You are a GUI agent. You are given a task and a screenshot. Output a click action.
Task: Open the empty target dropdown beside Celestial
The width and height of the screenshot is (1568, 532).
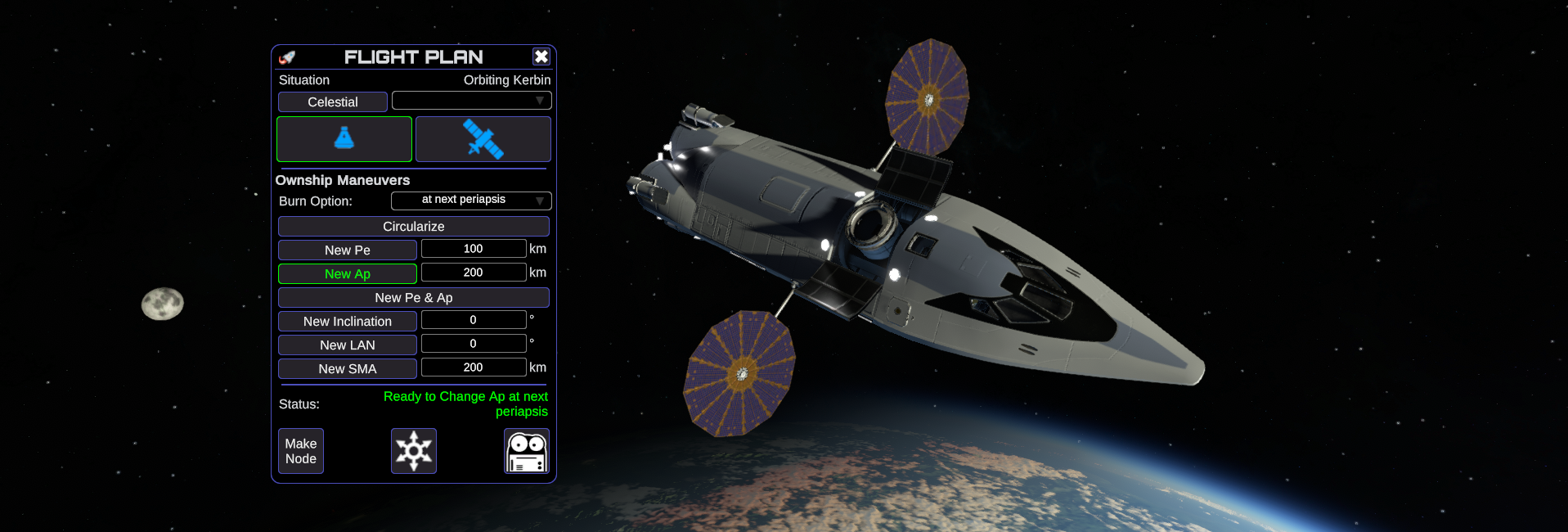coord(471,101)
